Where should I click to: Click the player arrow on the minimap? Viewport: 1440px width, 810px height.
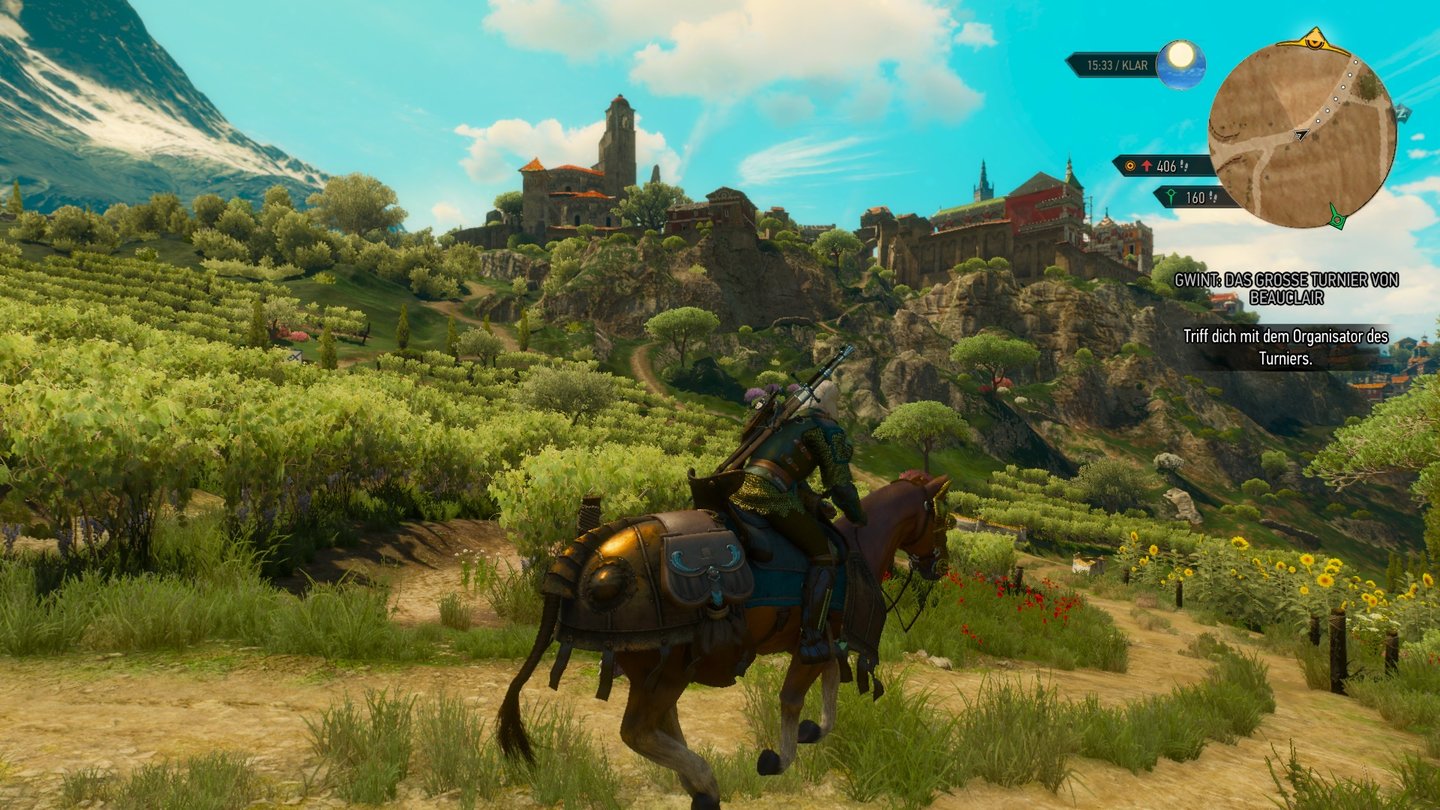coord(1301,133)
